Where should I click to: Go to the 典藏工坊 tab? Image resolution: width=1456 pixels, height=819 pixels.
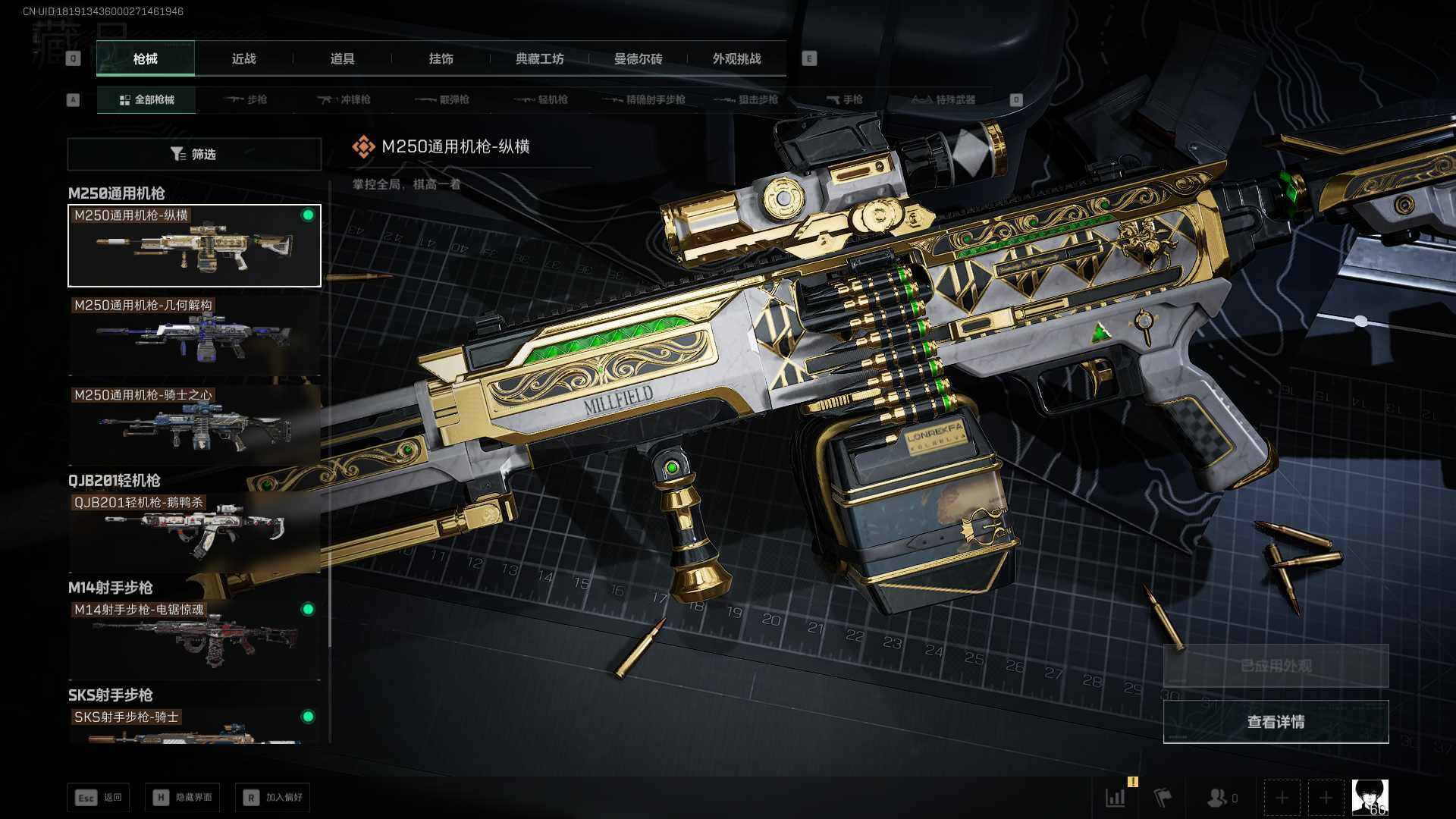539,58
